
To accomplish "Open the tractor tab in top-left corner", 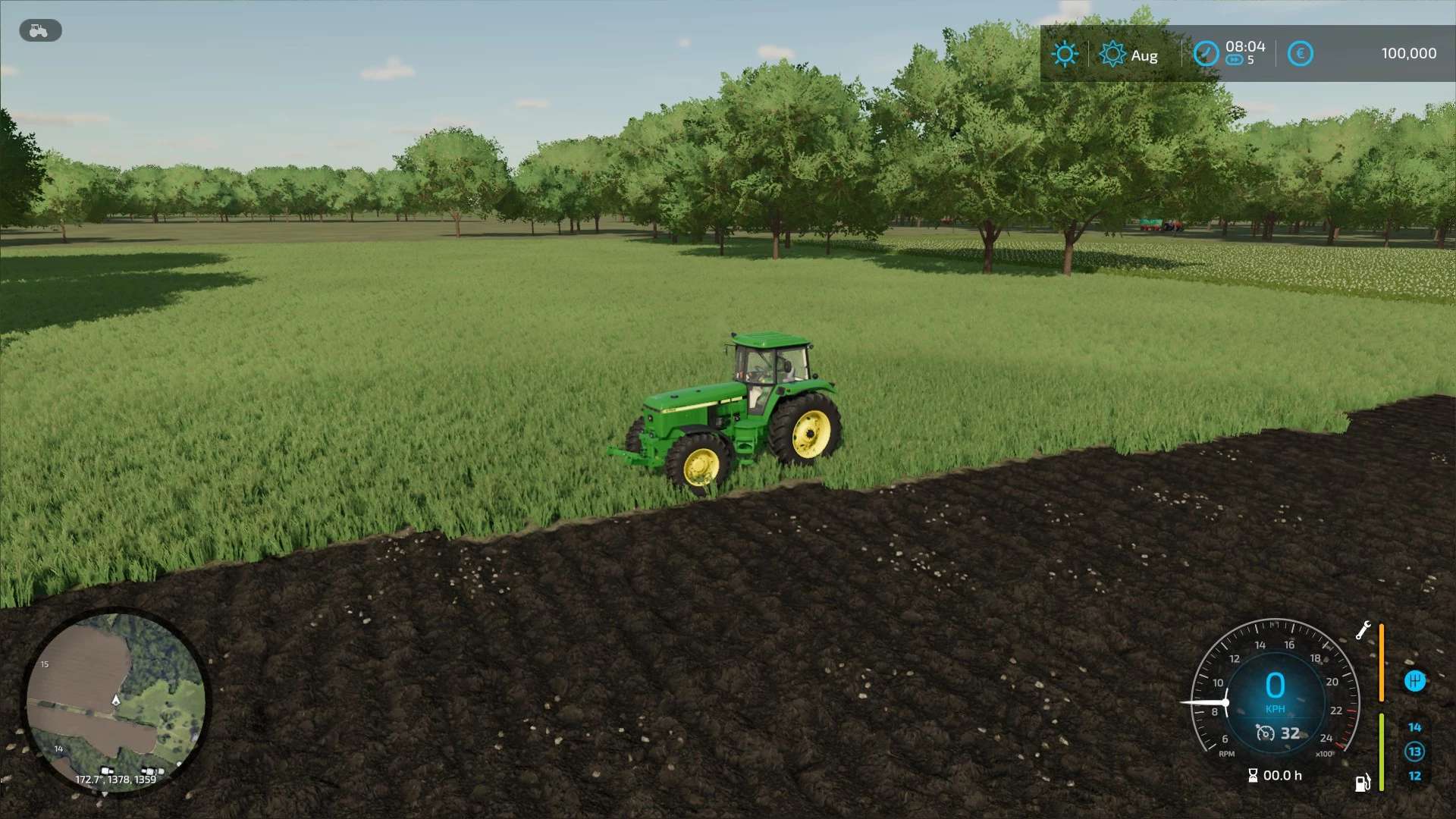I will coord(39,30).
